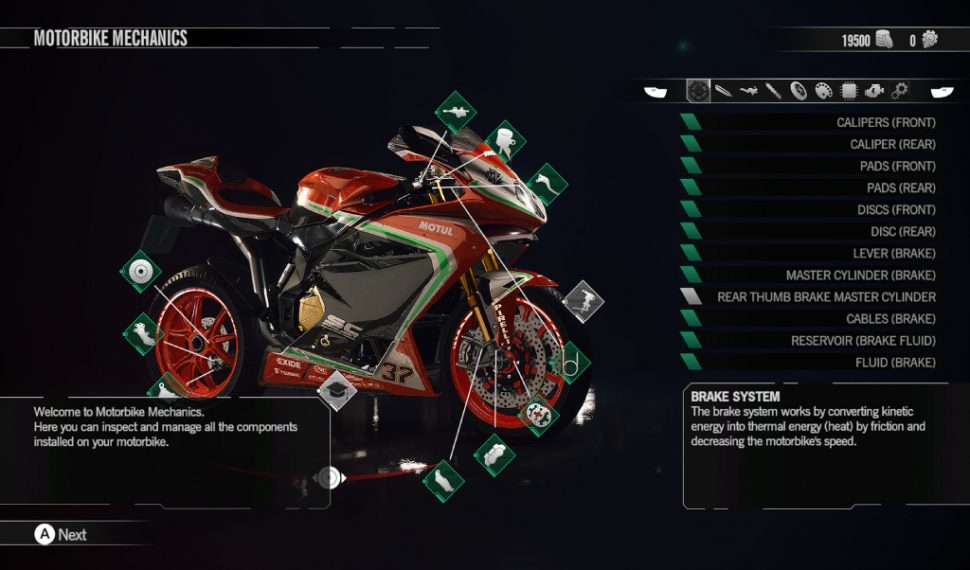Select the gears category tab
Viewport: 970px width, 570px height.
[x=899, y=92]
